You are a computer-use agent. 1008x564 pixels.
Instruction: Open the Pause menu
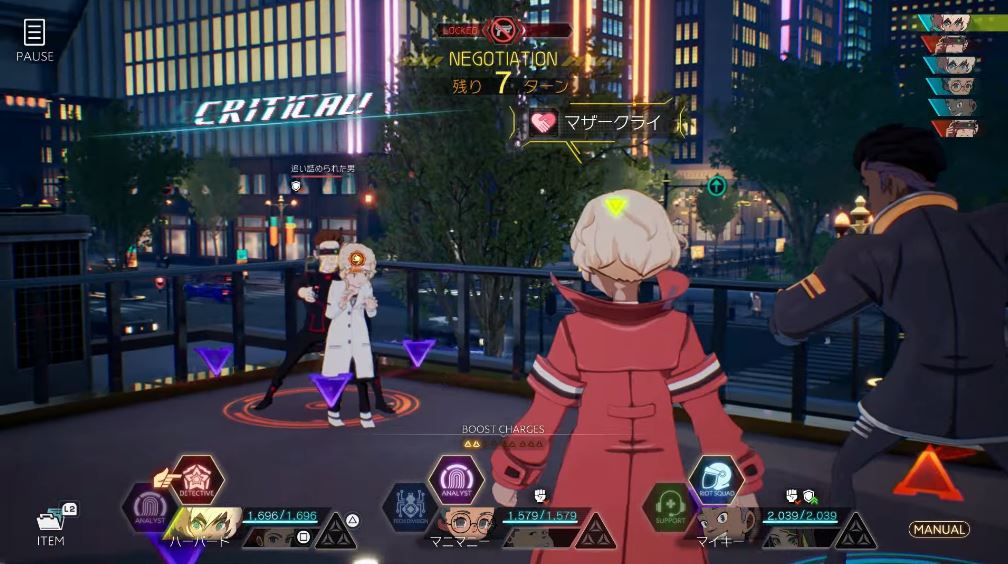tap(35, 38)
